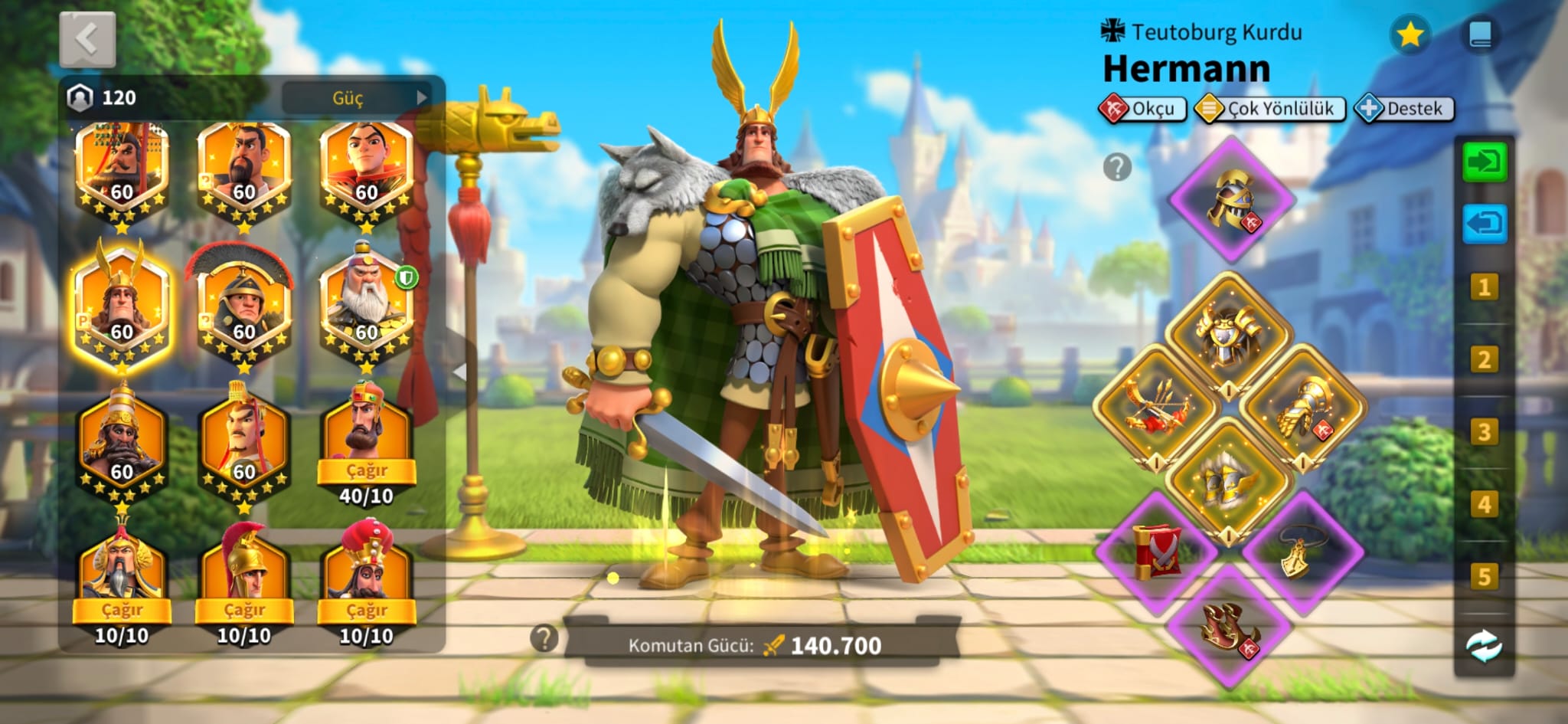Summon the commander with 40/10 sculptures
1568x724 pixels.
366,470
